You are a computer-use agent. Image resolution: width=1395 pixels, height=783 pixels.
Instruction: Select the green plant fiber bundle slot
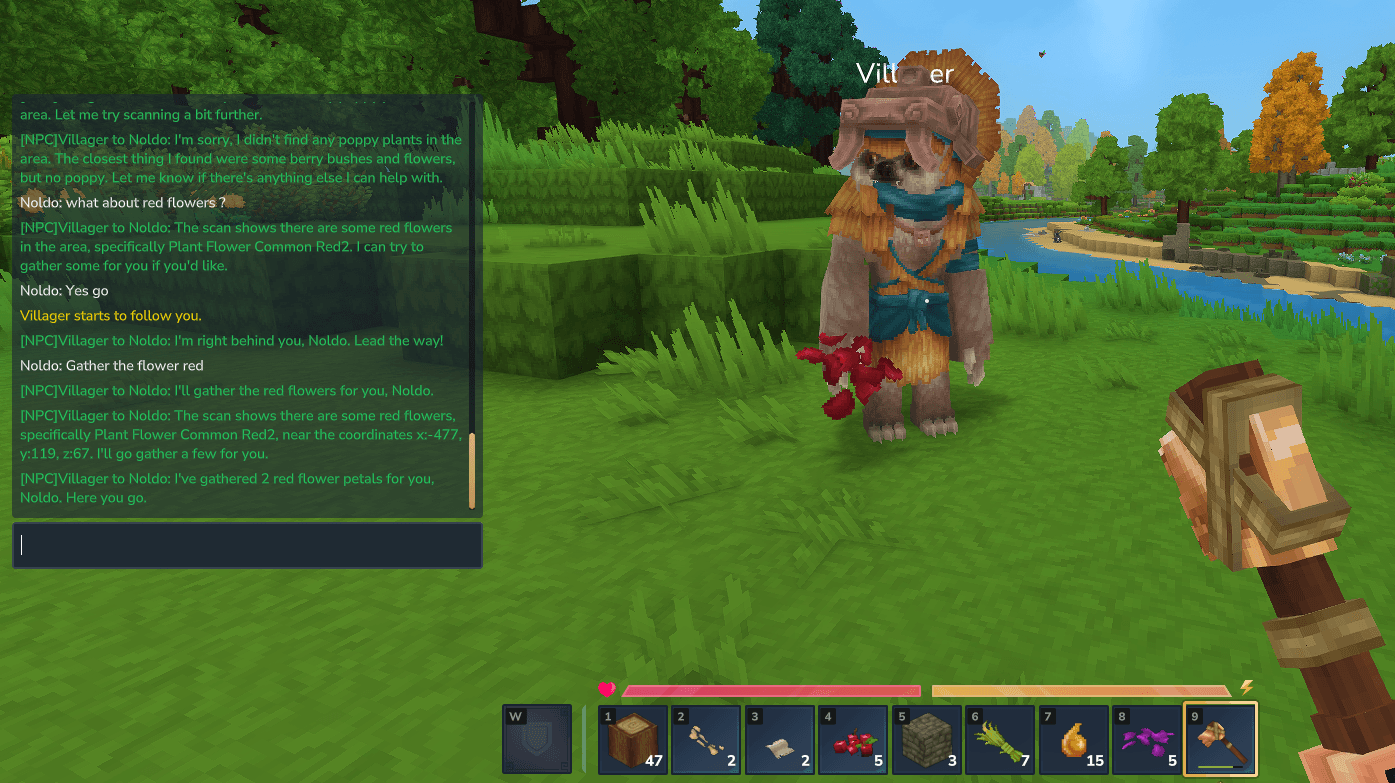click(x=998, y=740)
